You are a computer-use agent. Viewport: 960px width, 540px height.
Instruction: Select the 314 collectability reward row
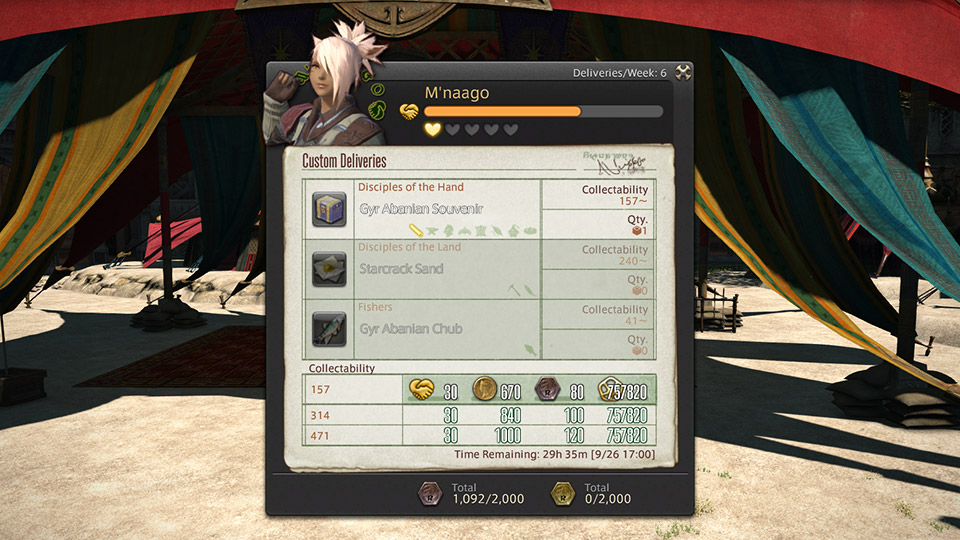pos(487,415)
